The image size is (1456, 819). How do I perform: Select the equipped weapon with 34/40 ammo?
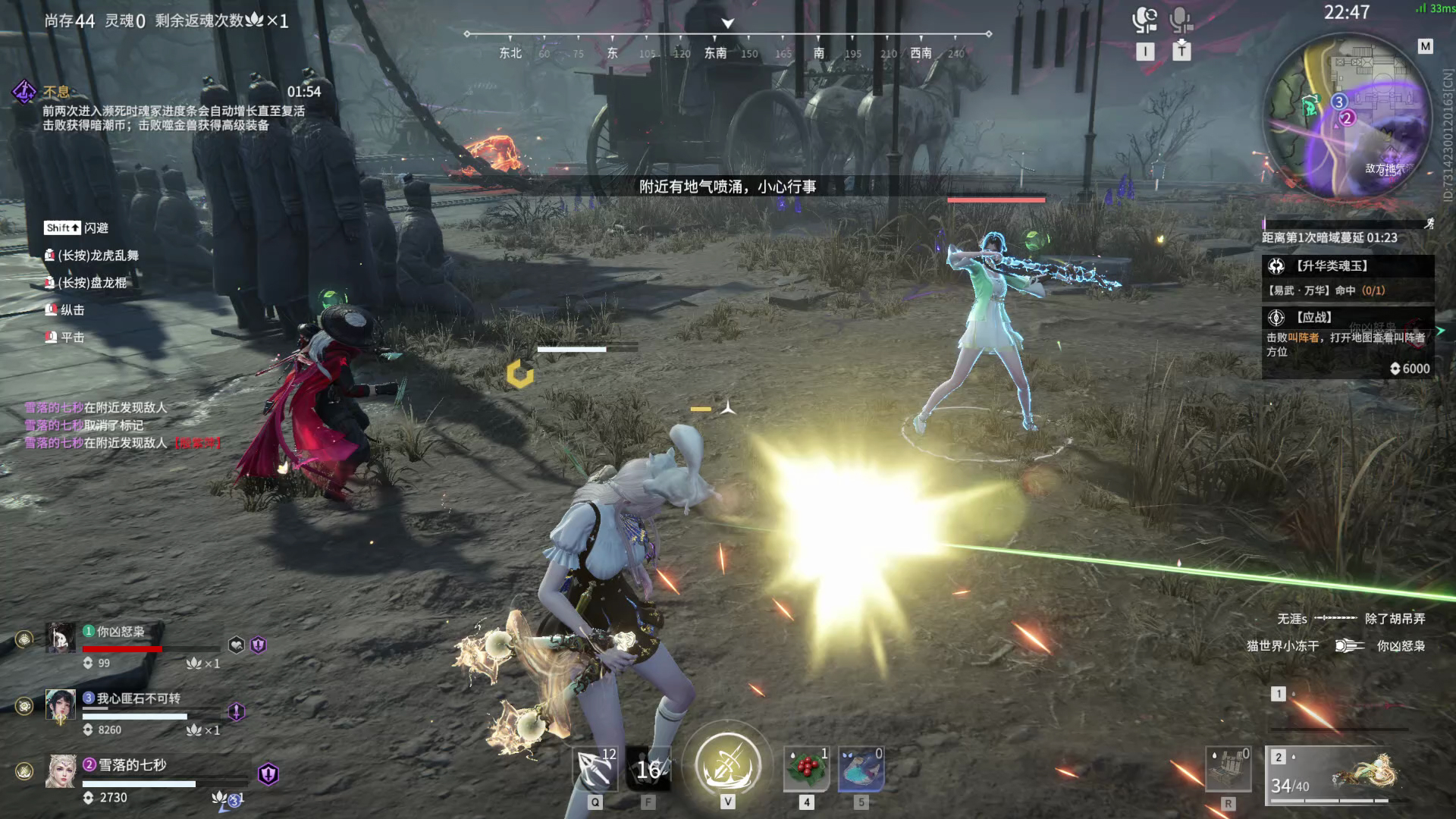point(1339,775)
